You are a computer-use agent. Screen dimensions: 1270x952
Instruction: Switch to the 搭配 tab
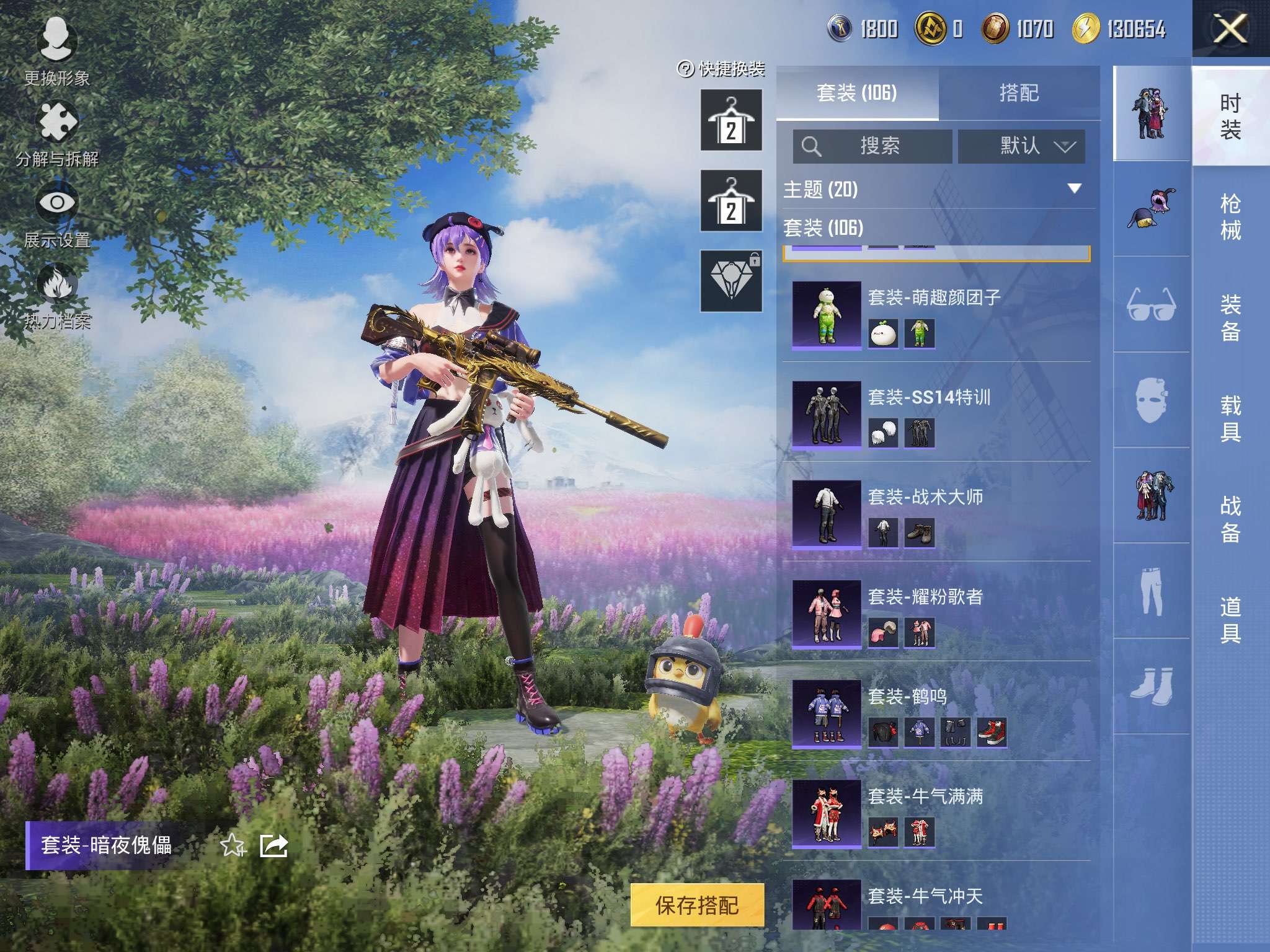pos(1018,93)
